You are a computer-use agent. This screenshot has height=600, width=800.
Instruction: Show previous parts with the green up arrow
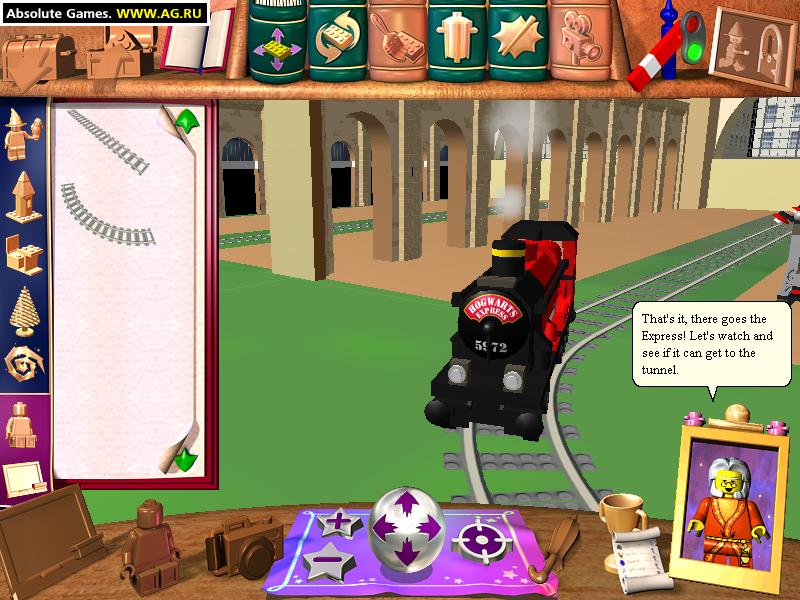[x=187, y=123]
